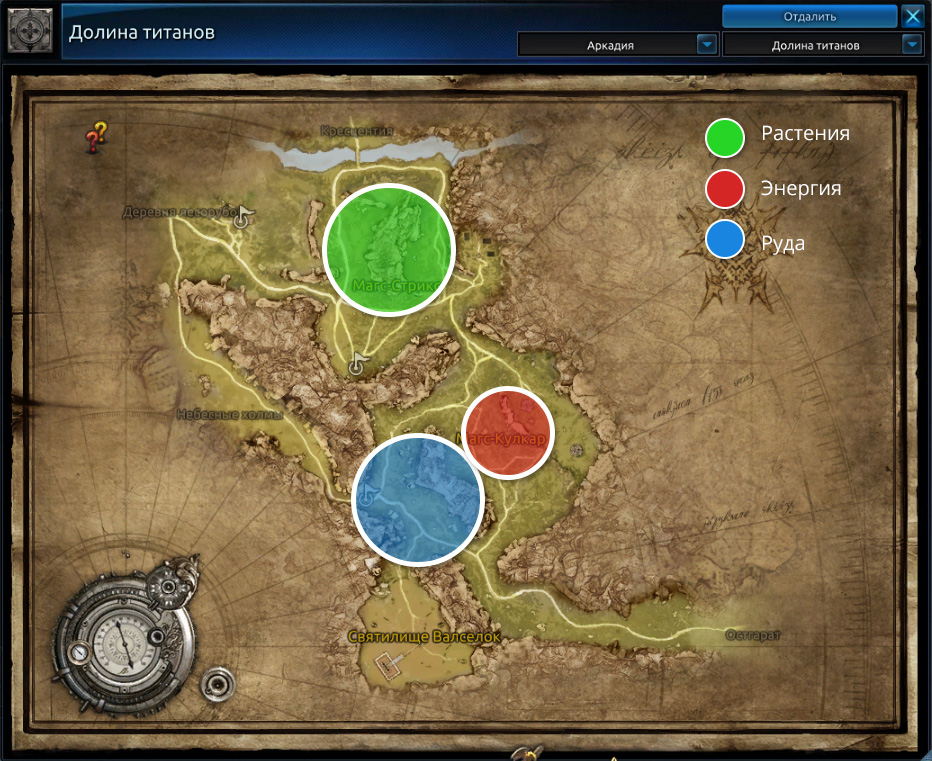Viewport: 932px width, 761px height.
Task: Select the red circle marker at Магс-Кулкар
Action: [508, 433]
